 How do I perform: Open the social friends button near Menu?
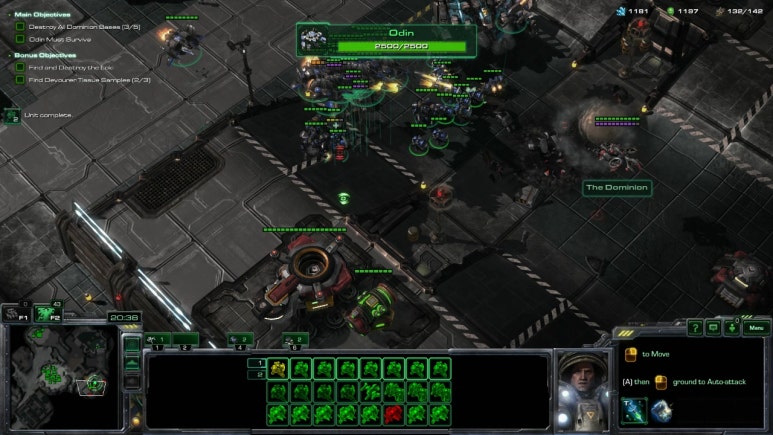point(733,327)
